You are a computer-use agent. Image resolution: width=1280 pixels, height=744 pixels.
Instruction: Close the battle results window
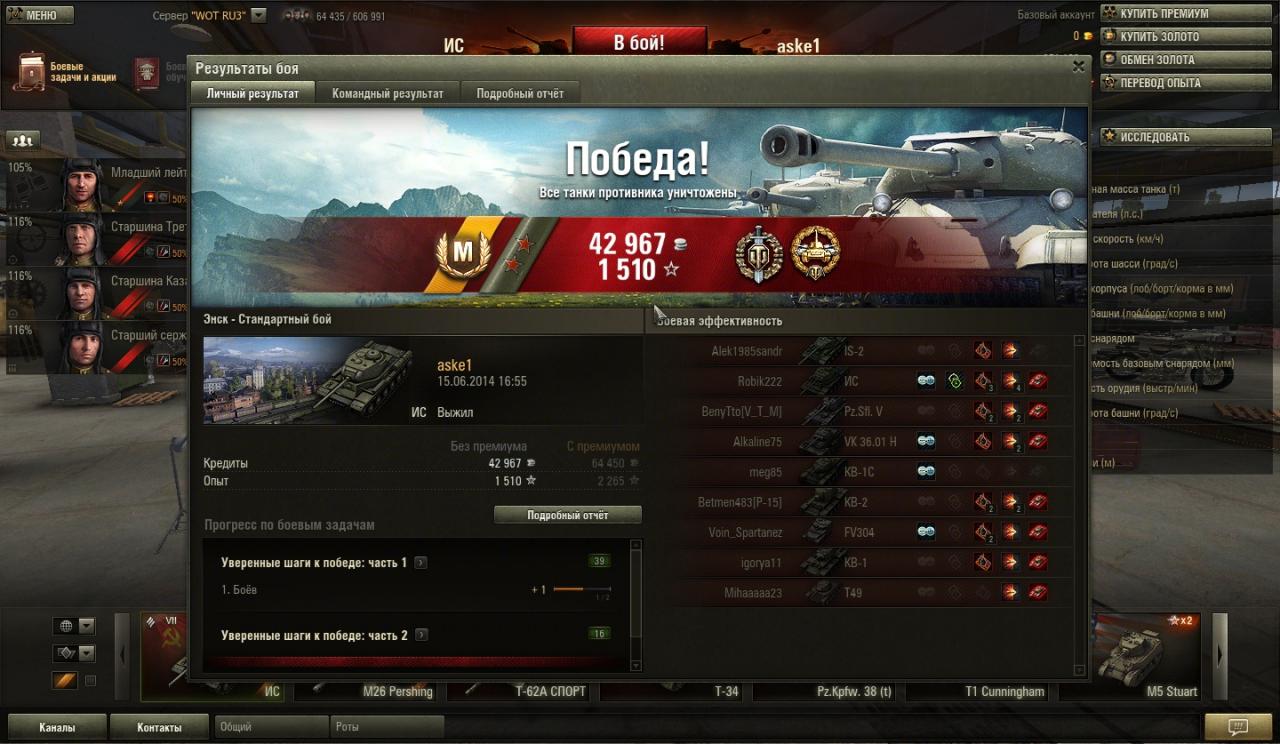(1078, 67)
